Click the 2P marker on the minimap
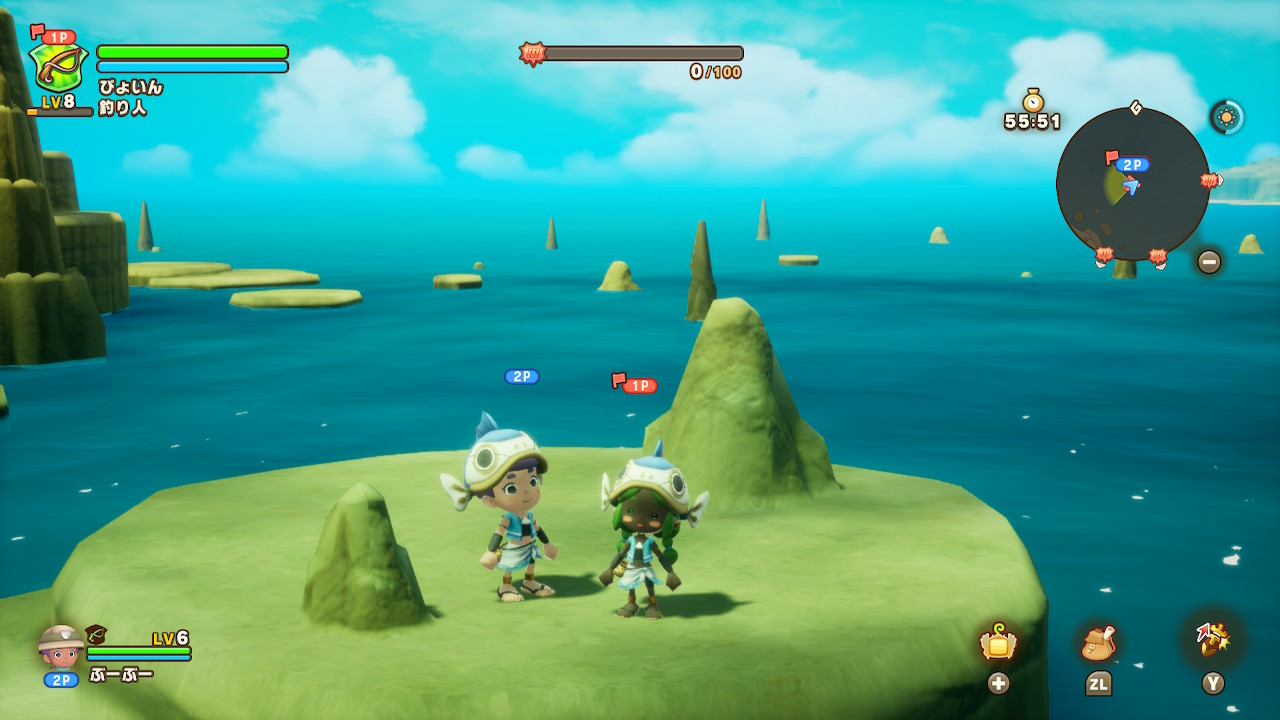Screen dimensions: 1280x720 1132,165
